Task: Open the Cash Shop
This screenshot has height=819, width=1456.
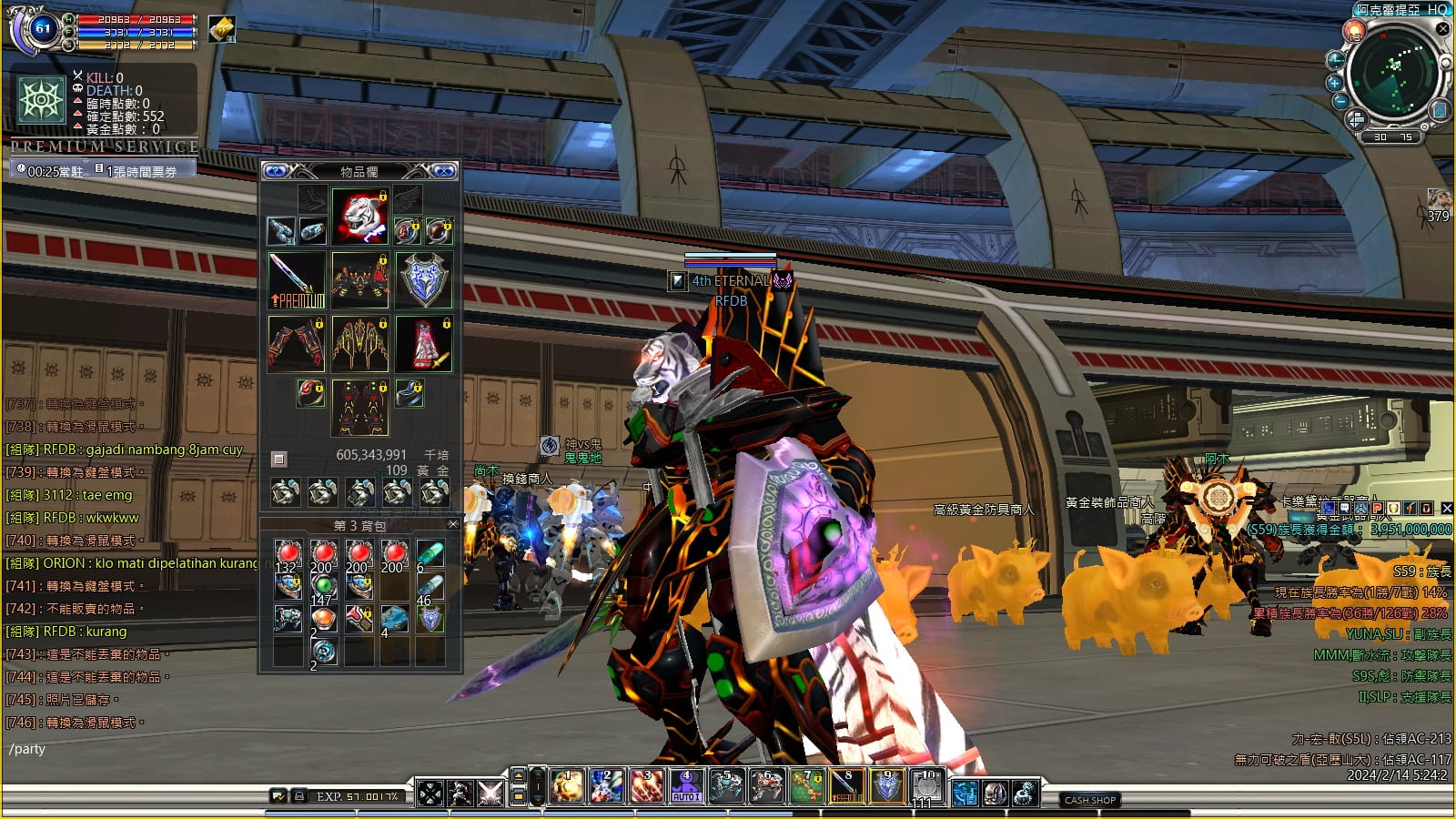Action: 1090,800
